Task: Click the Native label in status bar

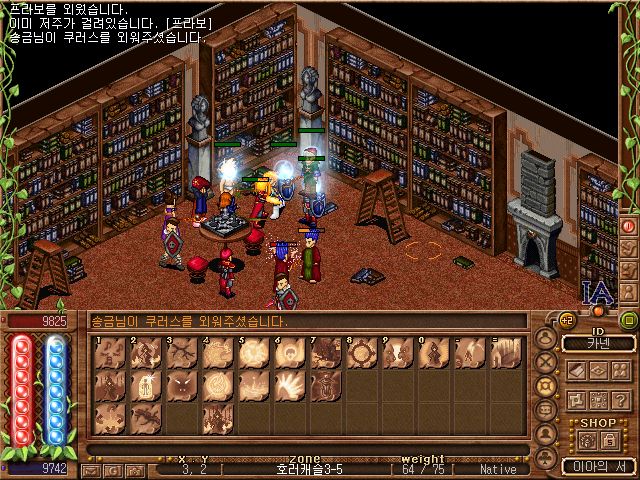Action: [498, 469]
